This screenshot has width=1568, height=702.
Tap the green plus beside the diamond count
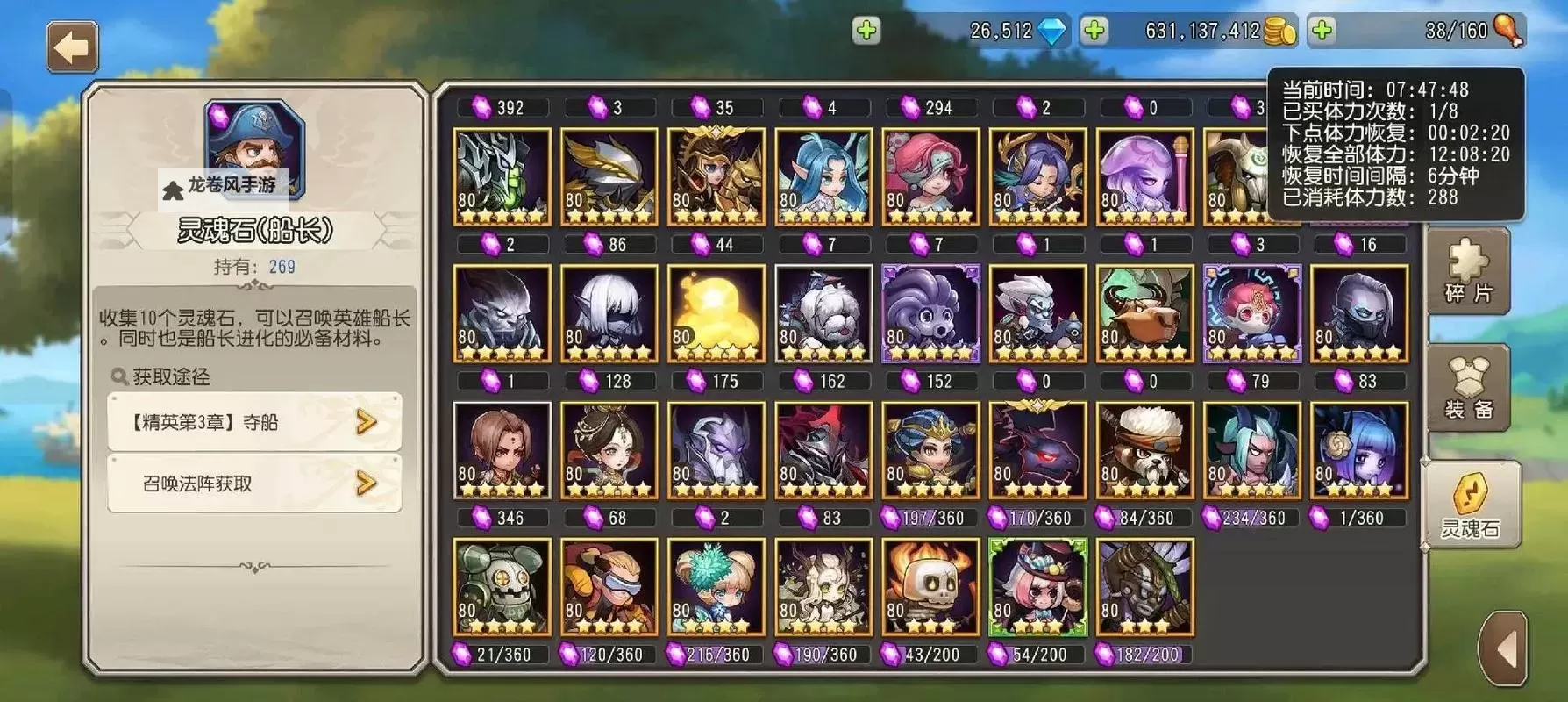pos(866,32)
